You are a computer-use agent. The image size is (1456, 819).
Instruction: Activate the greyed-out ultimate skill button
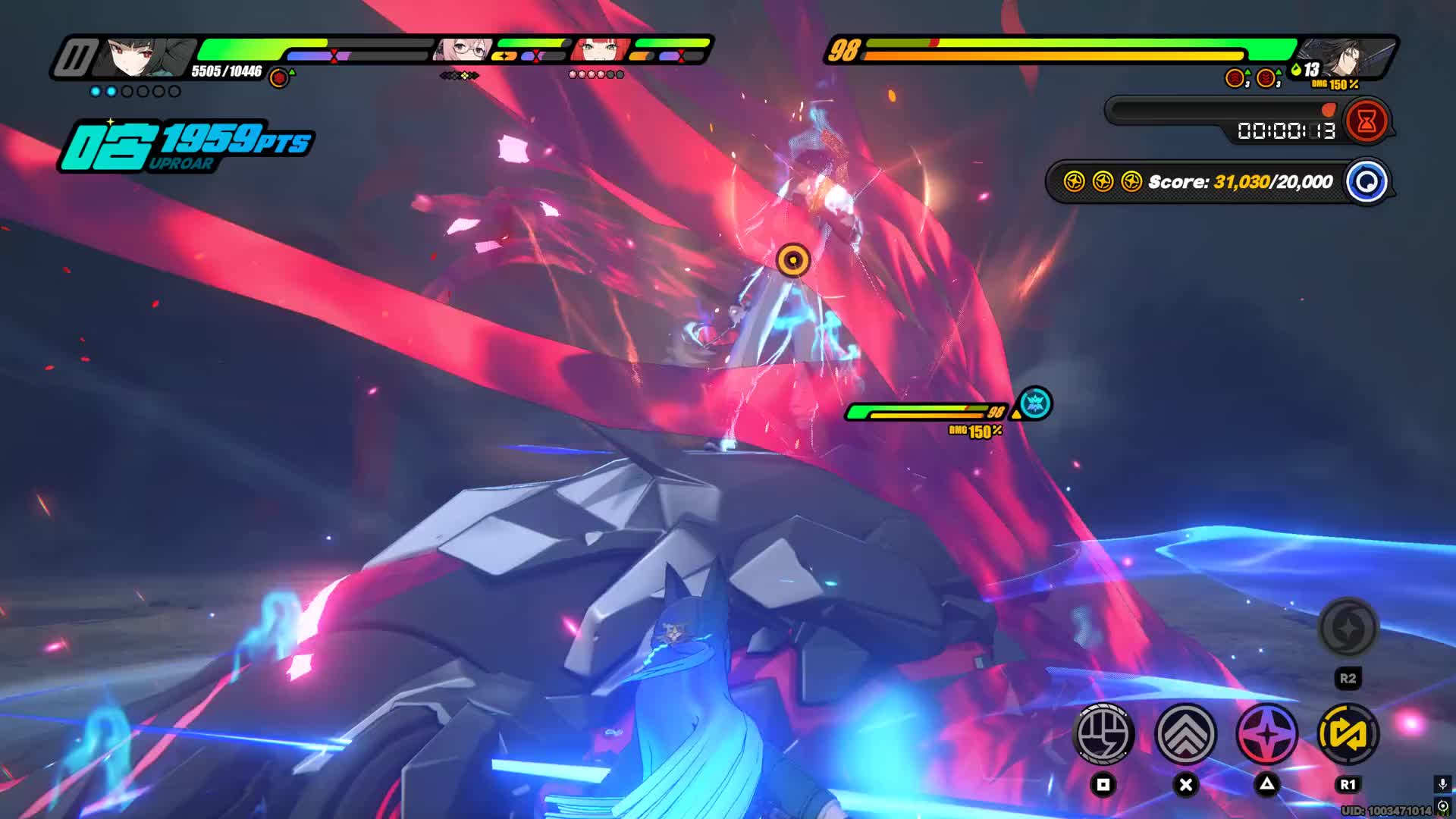[x=1348, y=628]
